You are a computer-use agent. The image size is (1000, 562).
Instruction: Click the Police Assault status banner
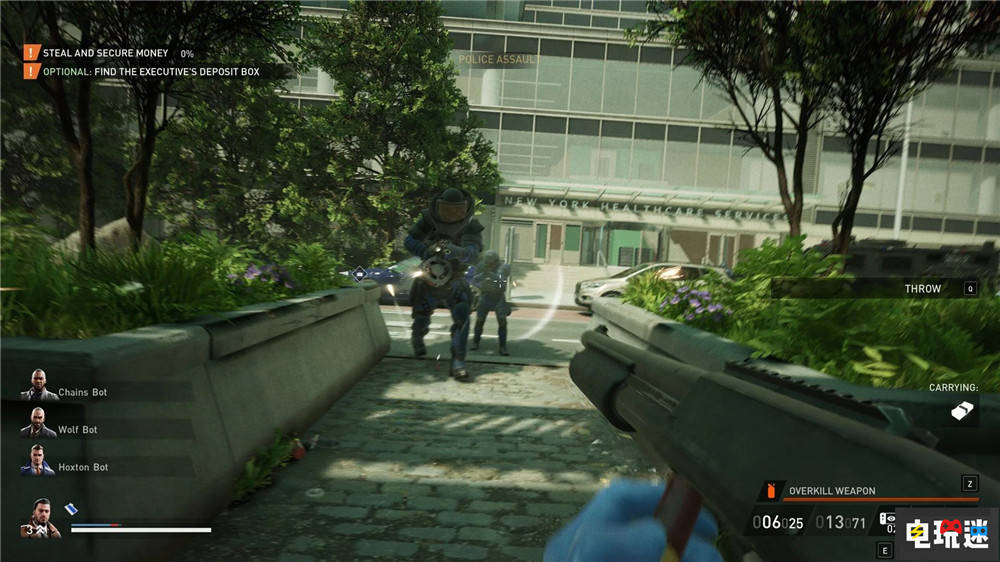(x=499, y=60)
